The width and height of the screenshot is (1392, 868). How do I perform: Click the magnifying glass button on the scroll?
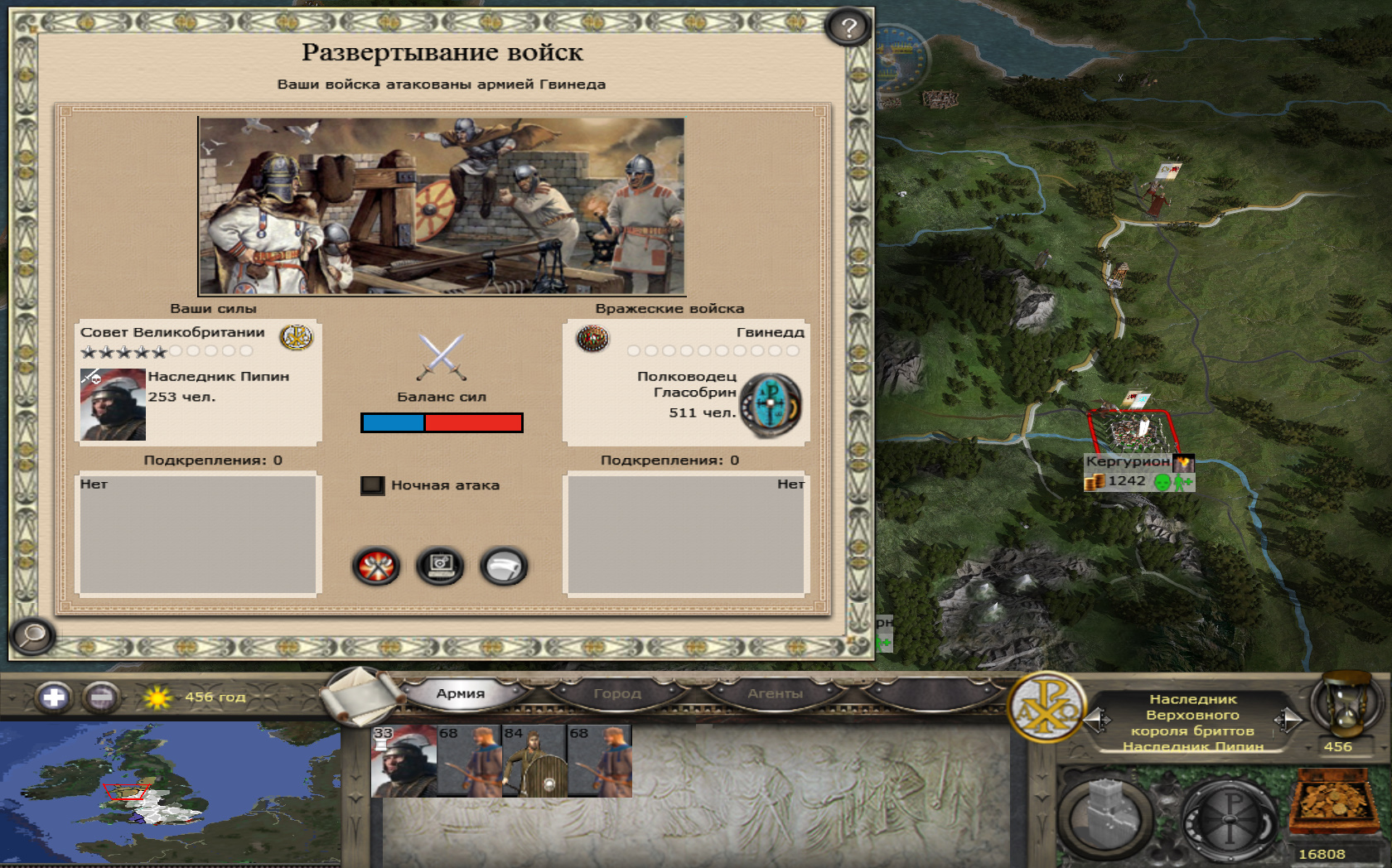tap(32, 635)
